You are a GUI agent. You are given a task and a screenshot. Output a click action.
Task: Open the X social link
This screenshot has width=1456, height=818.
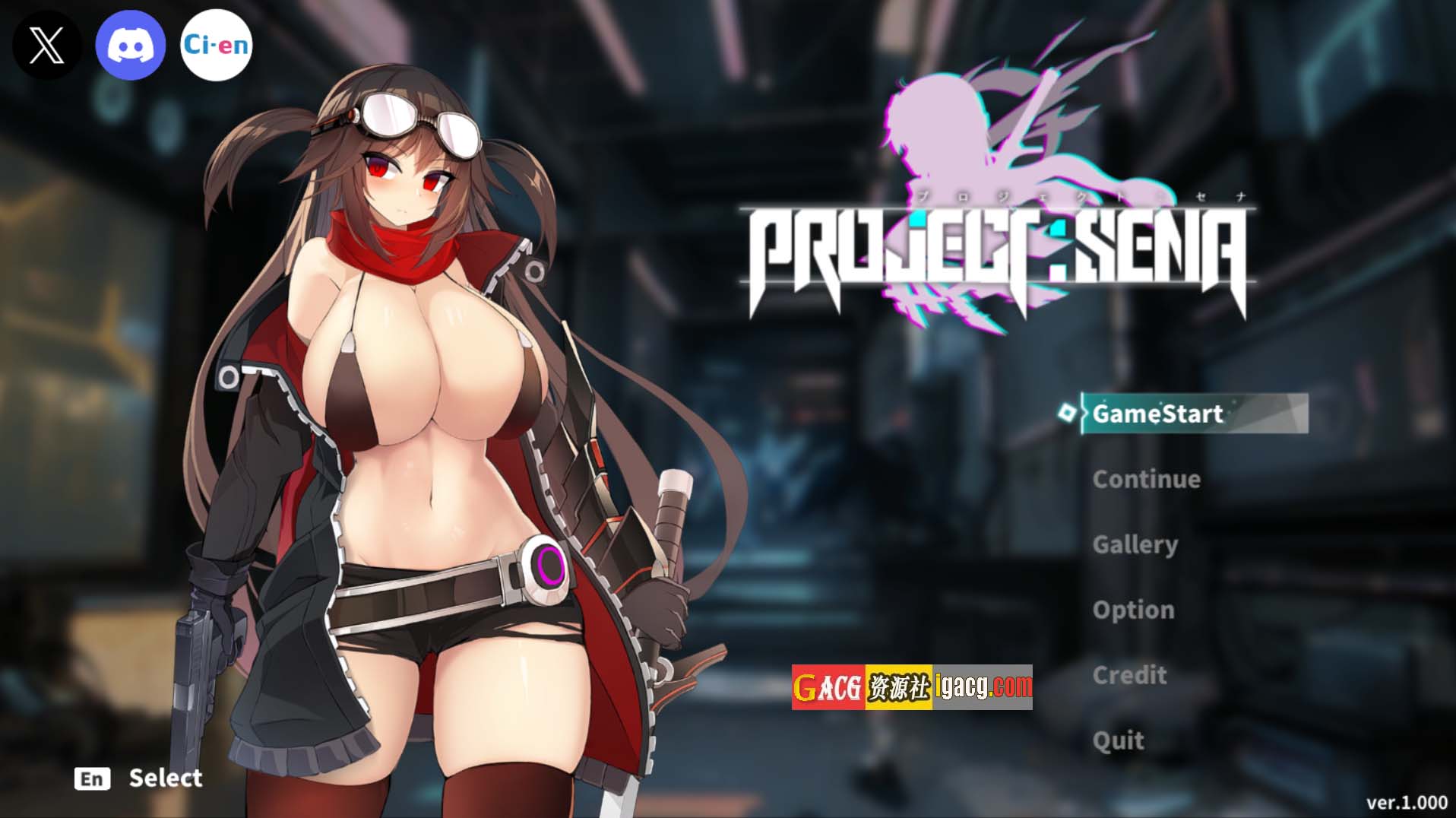(x=46, y=46)
